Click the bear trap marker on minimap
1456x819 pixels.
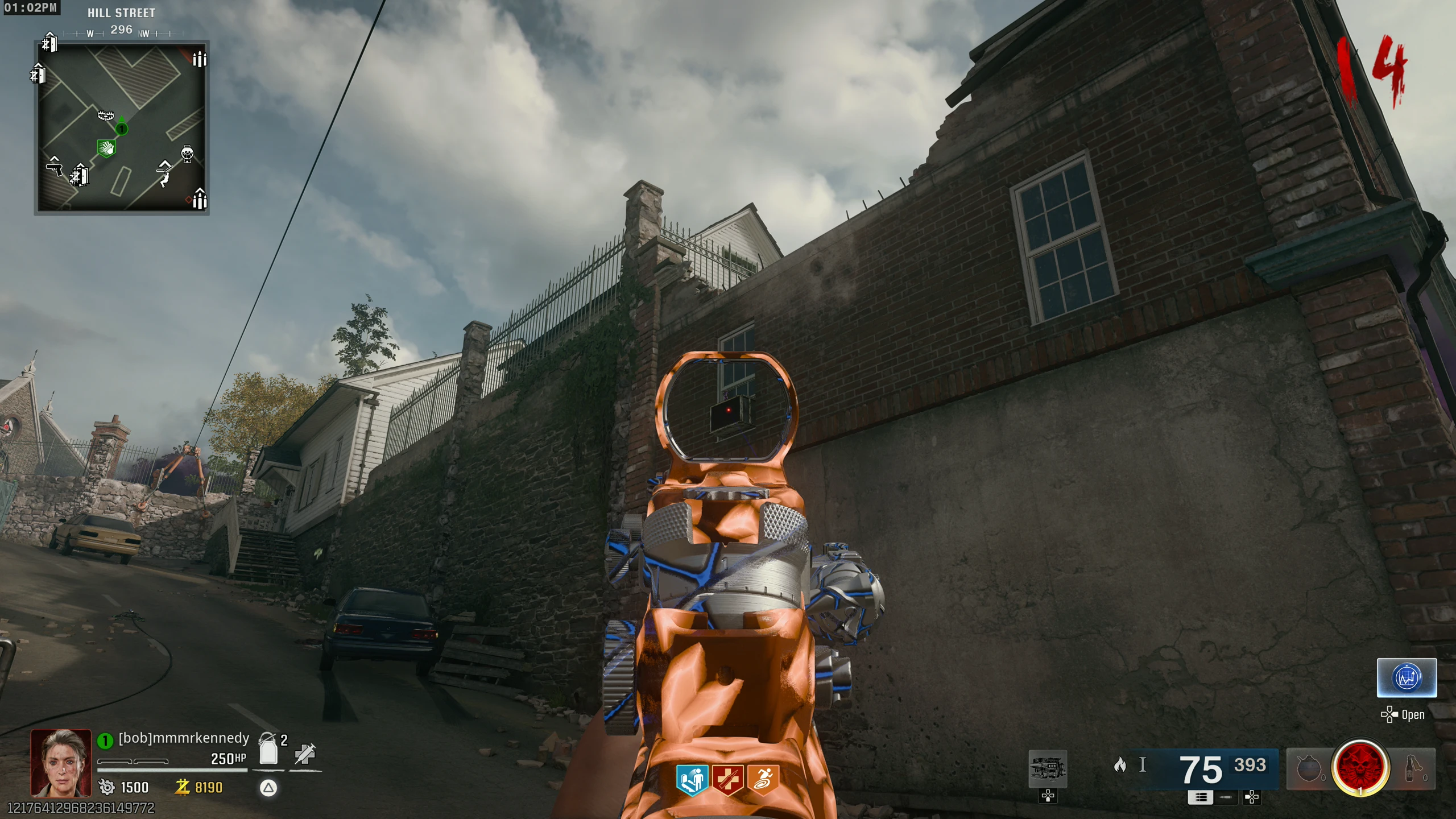pyautogui.click(x=106, y=115)
